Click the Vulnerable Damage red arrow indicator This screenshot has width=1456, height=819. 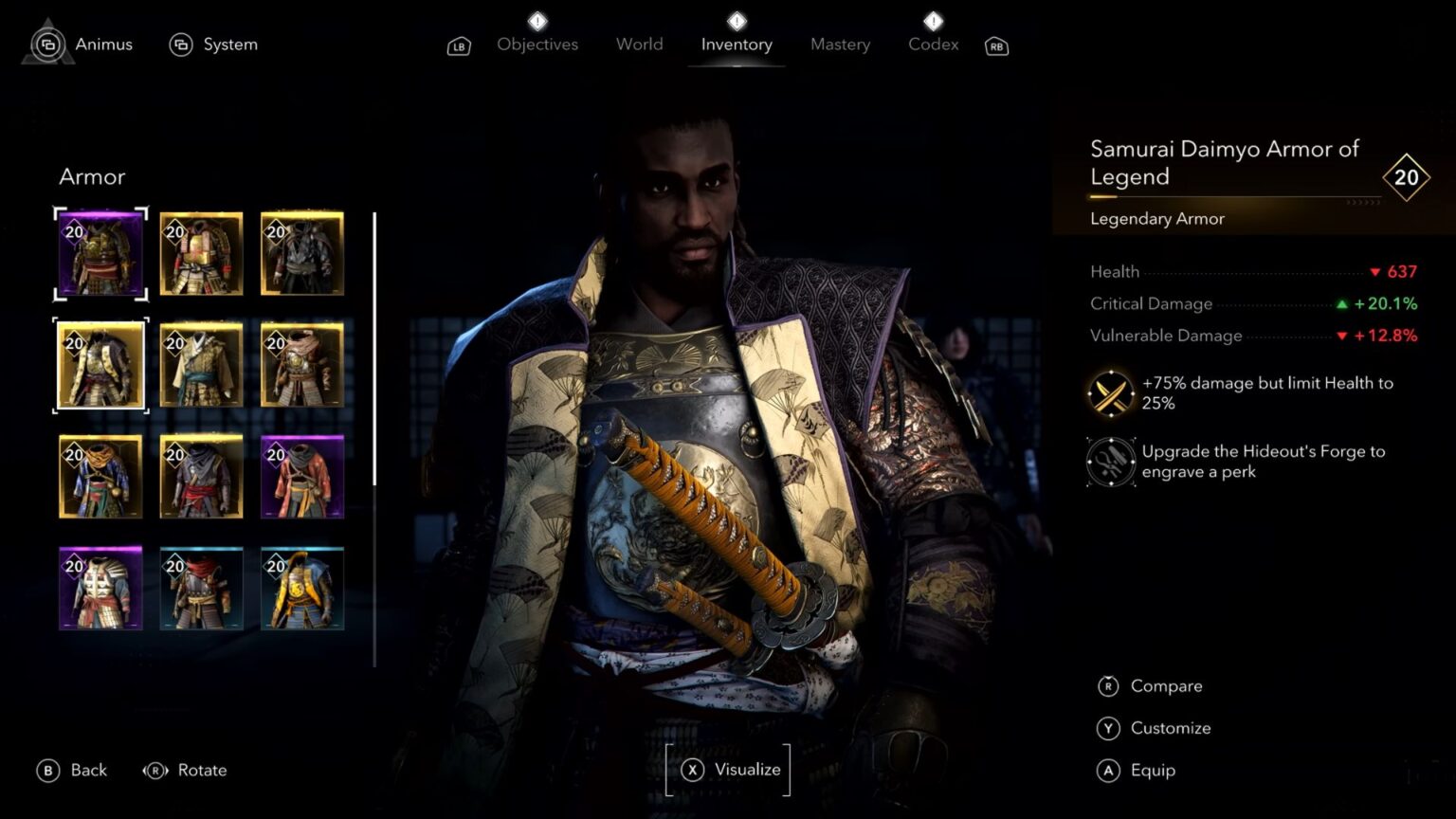pos(1341,336)
